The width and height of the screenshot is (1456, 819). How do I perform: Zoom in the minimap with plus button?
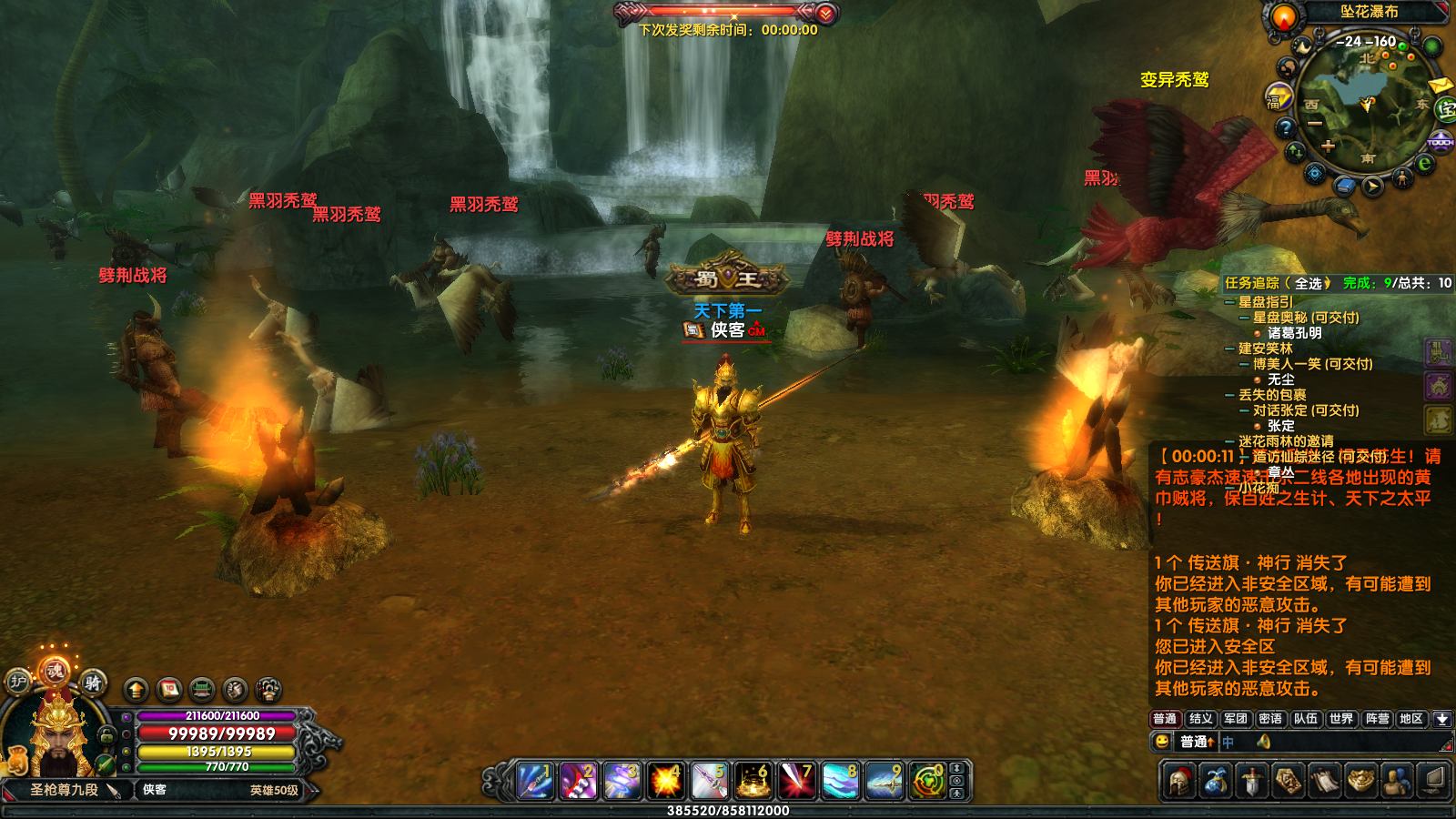pos(1328,146)
